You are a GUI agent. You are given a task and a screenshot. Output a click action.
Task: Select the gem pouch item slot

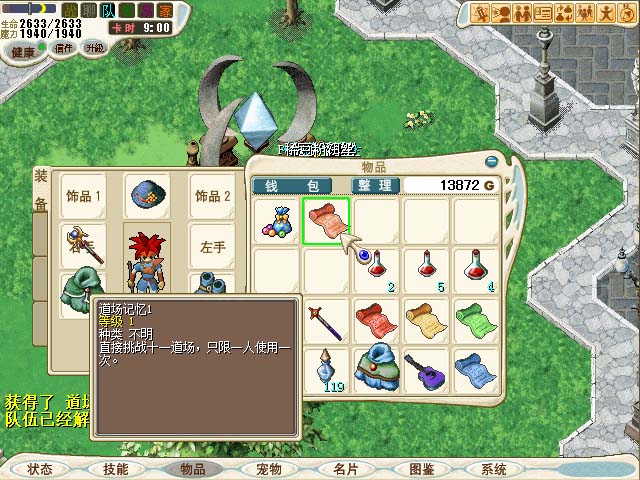coord(277,221)
